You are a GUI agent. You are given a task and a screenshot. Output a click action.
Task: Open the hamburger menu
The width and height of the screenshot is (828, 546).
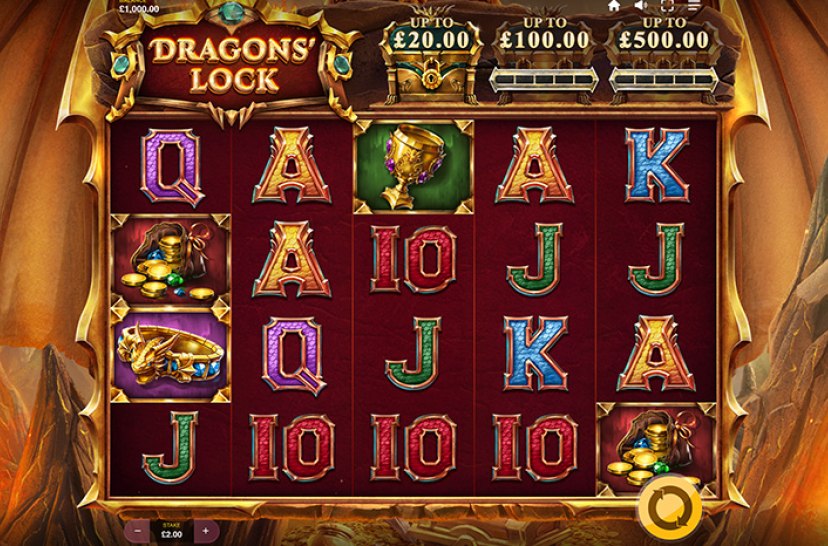pos(694,6)
